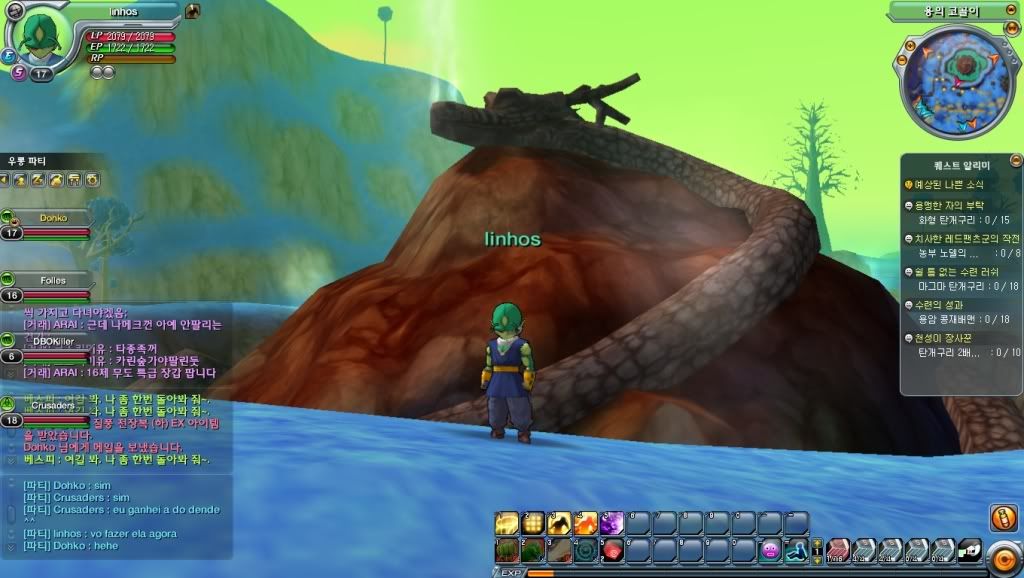Minimize the quest tracker panel
The height and width of the screenshot is (578, 1024).
1015,160
